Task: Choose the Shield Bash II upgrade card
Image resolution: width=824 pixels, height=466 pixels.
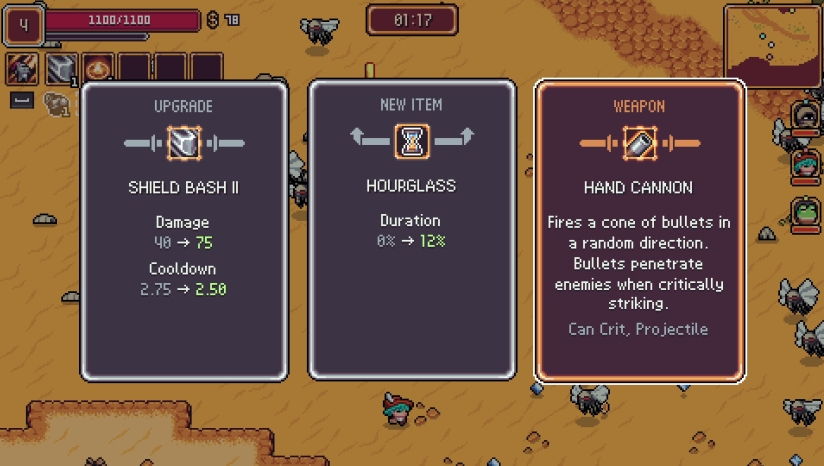Action: [x=184, y=230]
